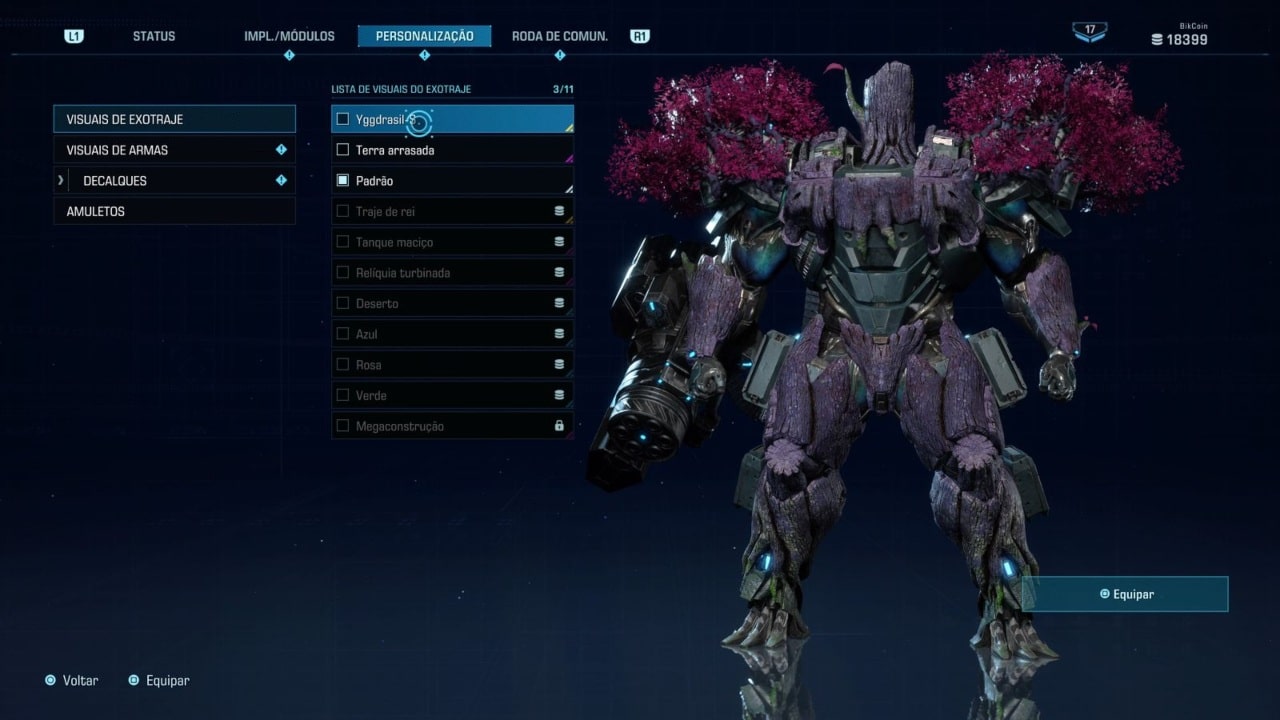The image size is (1280, 720).
Task: Select the Personalização tab
Action: [424, 36]
